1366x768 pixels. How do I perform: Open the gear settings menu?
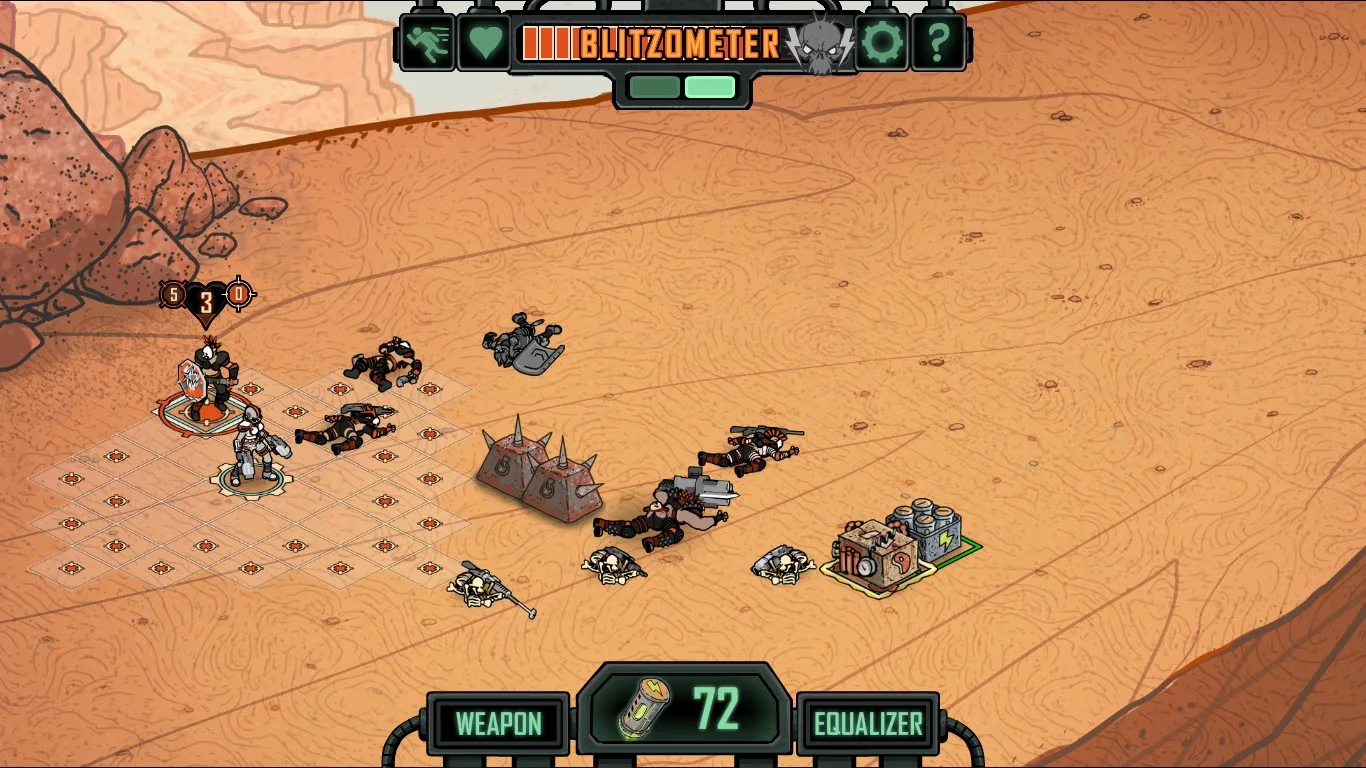click(x=882, y=43)
